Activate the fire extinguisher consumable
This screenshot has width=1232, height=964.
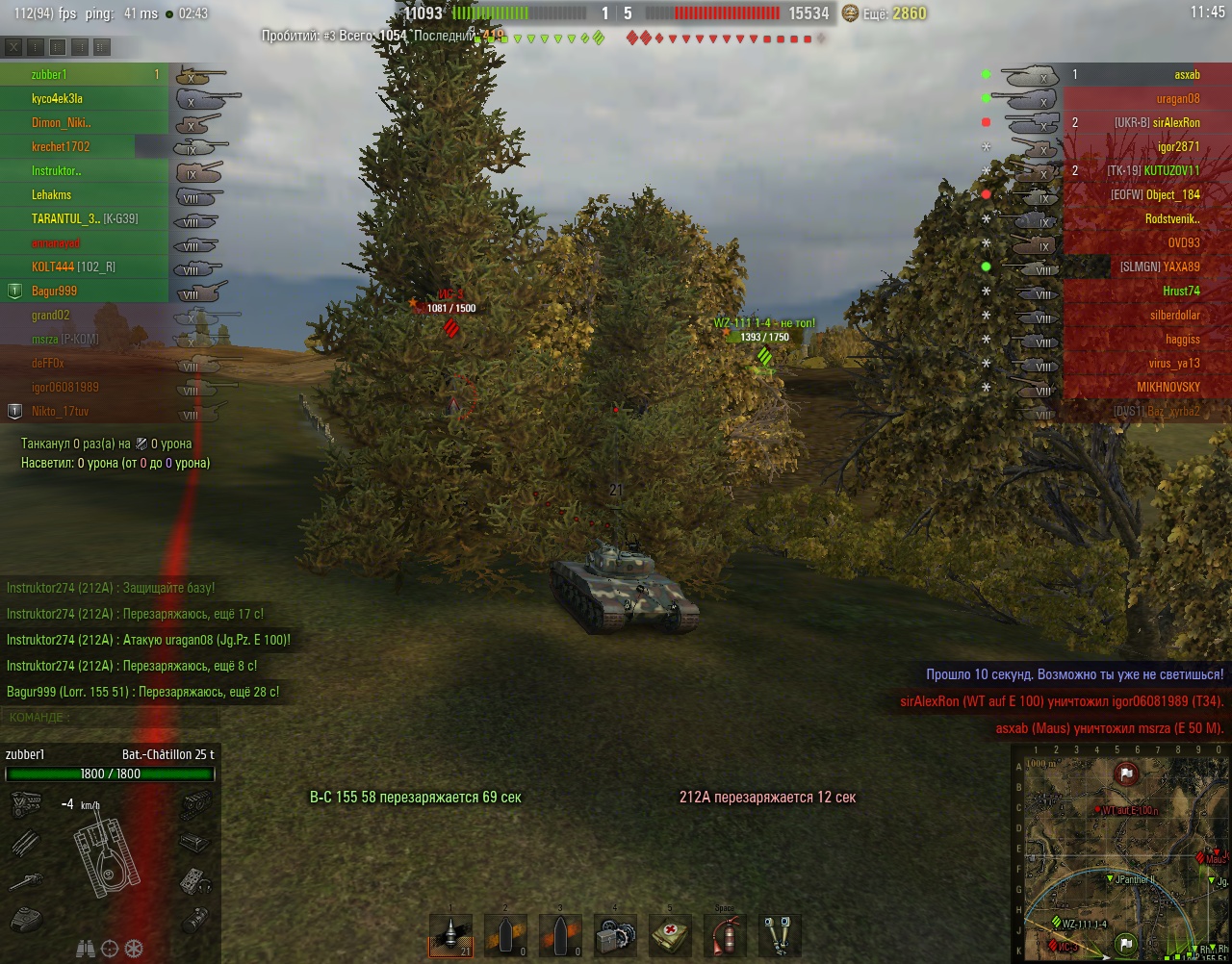point(723,934)
